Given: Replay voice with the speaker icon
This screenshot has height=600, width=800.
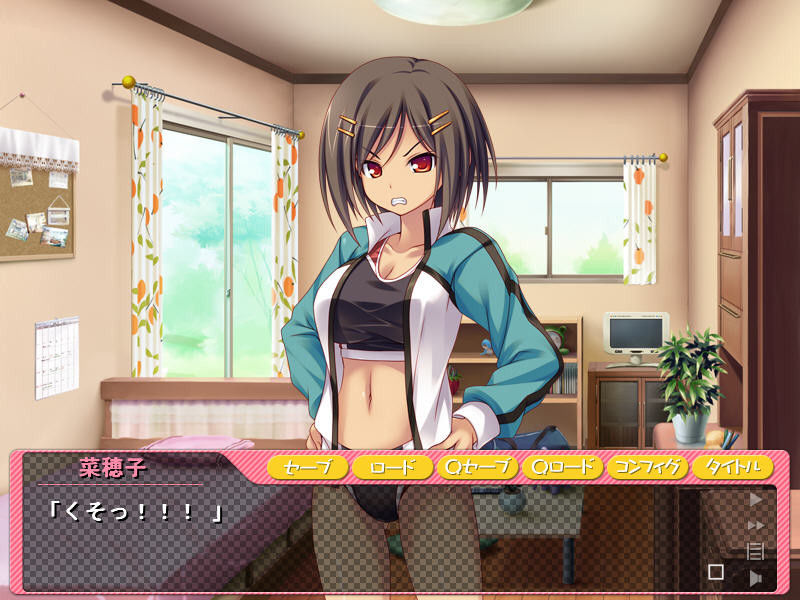Looking at the screenshot, I should (756, 576).
